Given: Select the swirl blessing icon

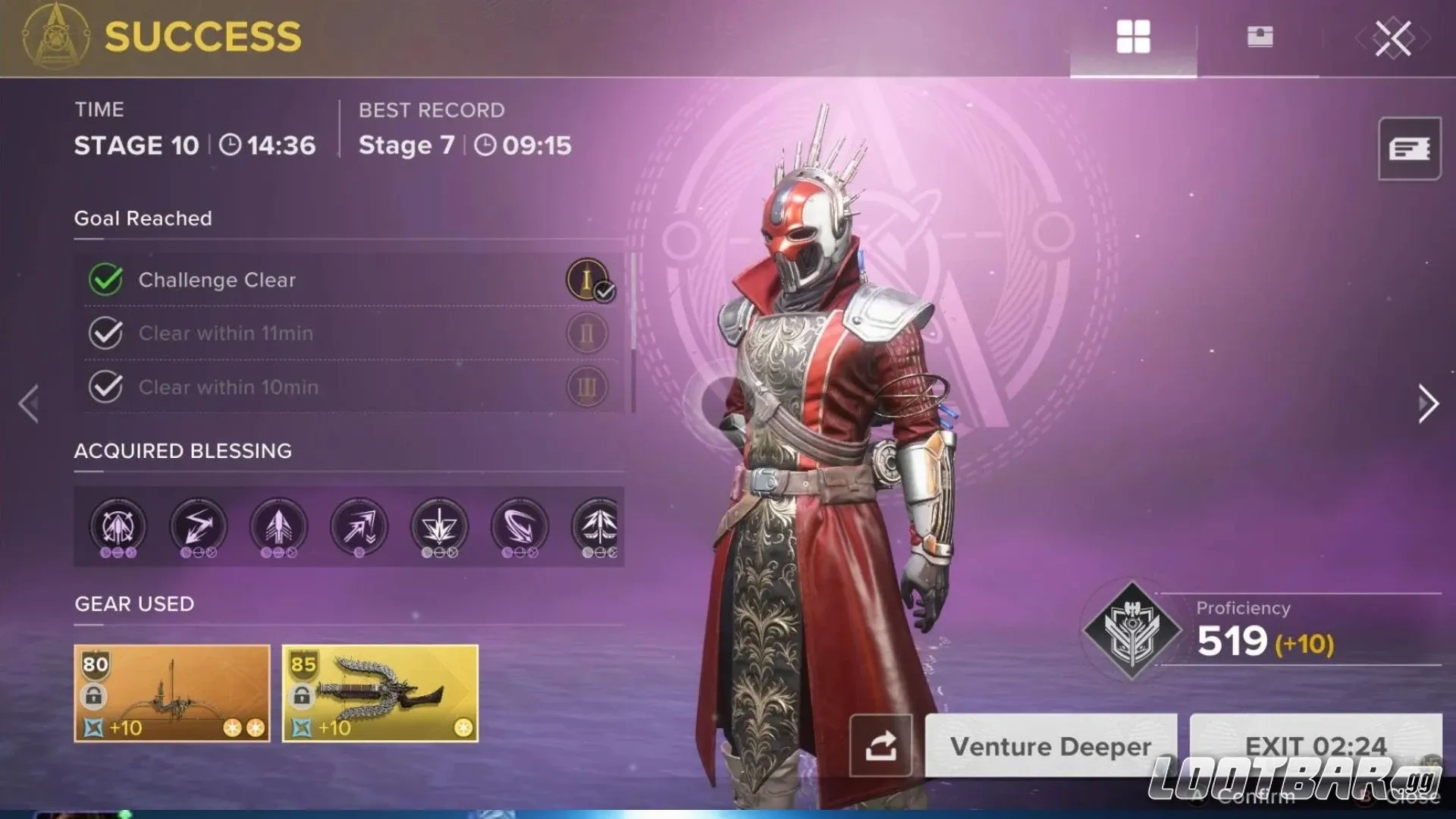Looking at the screenshot, I should pyautogui.click(x=519, y=526).
